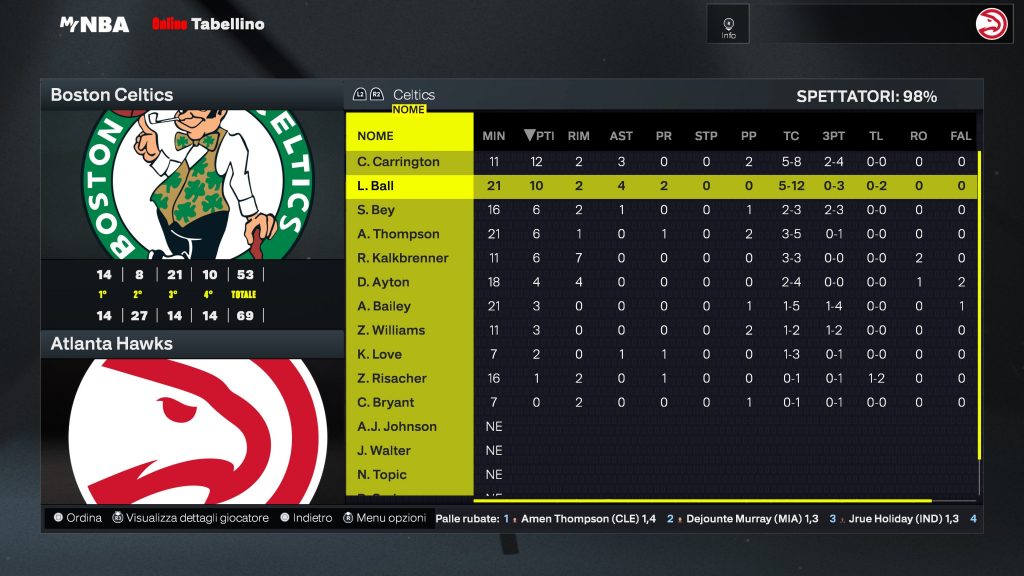Sort by the PTI points column
Screen dimensions: 1024x576
point(539,136)
